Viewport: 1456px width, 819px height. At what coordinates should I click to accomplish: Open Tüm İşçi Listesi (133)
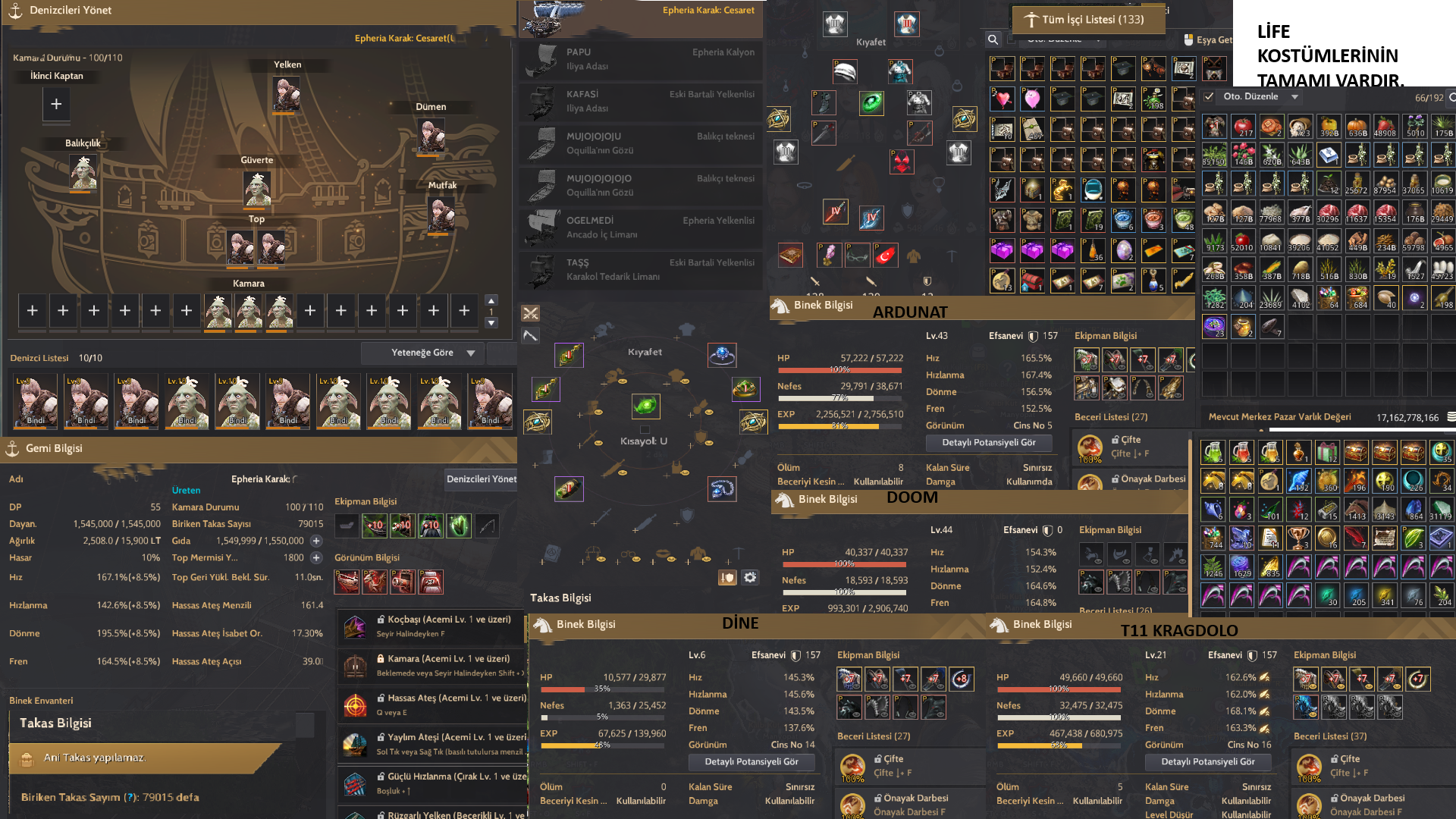pyautogui.click(x=1087, y=20)
